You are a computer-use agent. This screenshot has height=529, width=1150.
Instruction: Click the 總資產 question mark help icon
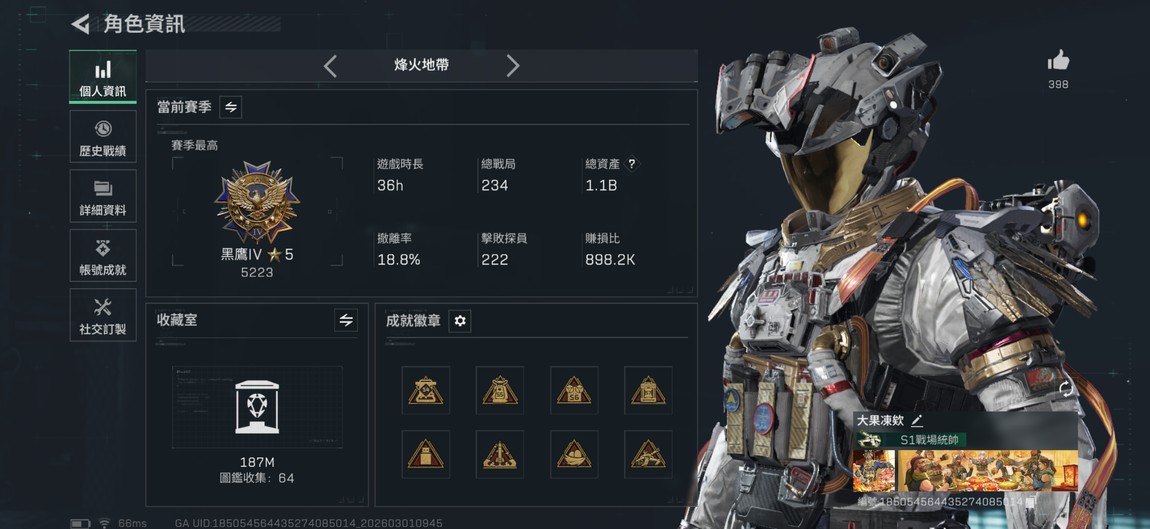632,164
